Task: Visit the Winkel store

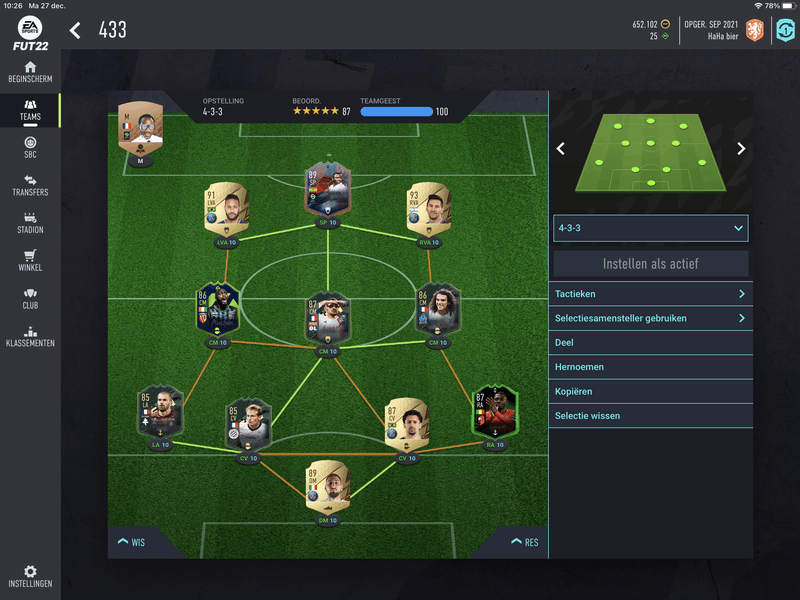Action: (30, 261)
